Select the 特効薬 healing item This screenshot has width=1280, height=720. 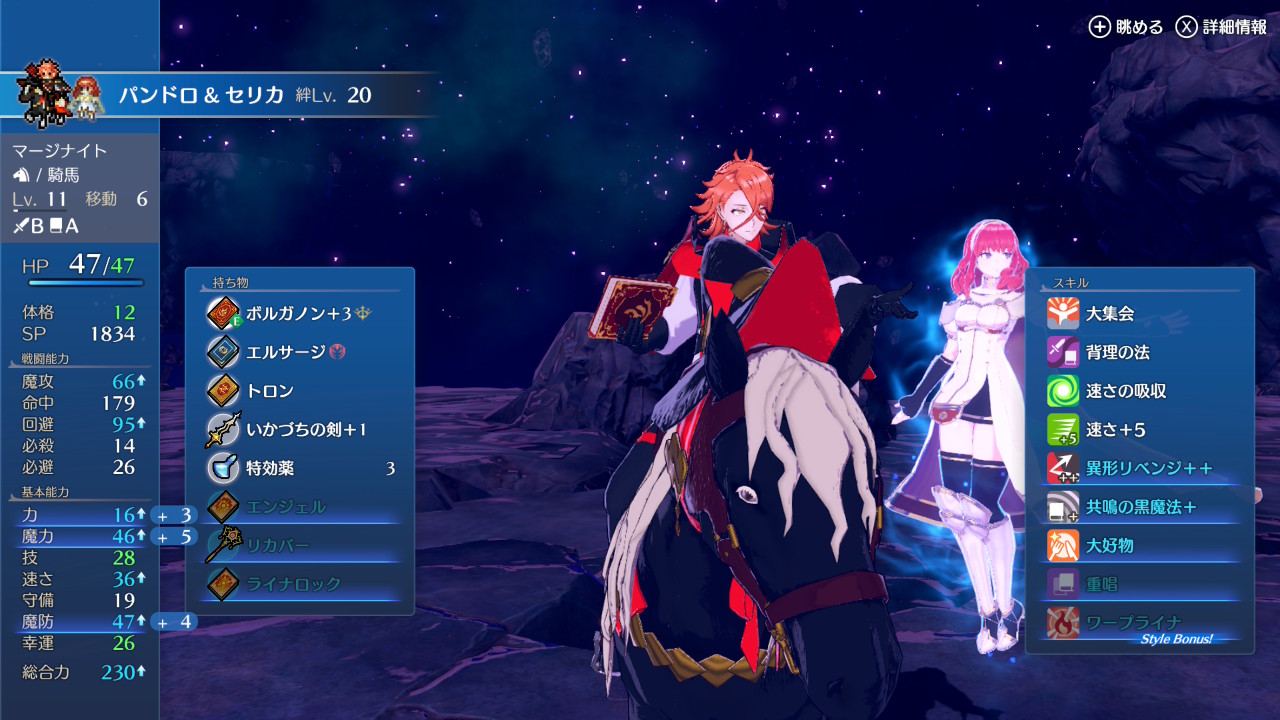point(300,468)
